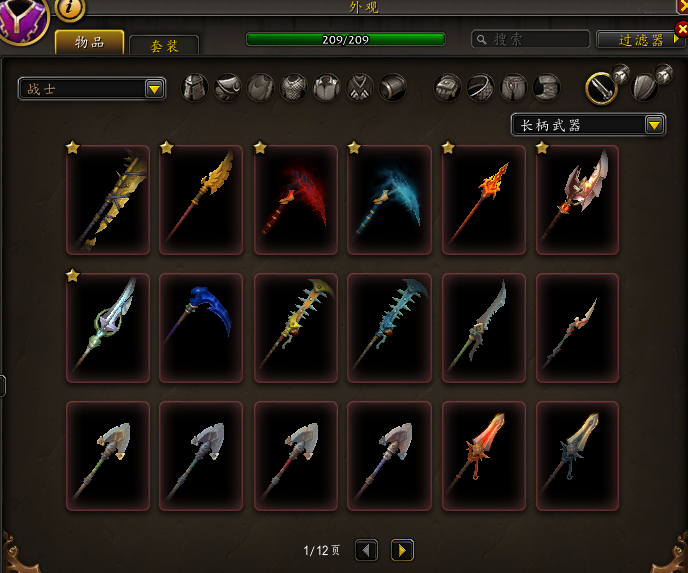Go to the next appearance page
This screenshot has height=573, width=688.
402,549
